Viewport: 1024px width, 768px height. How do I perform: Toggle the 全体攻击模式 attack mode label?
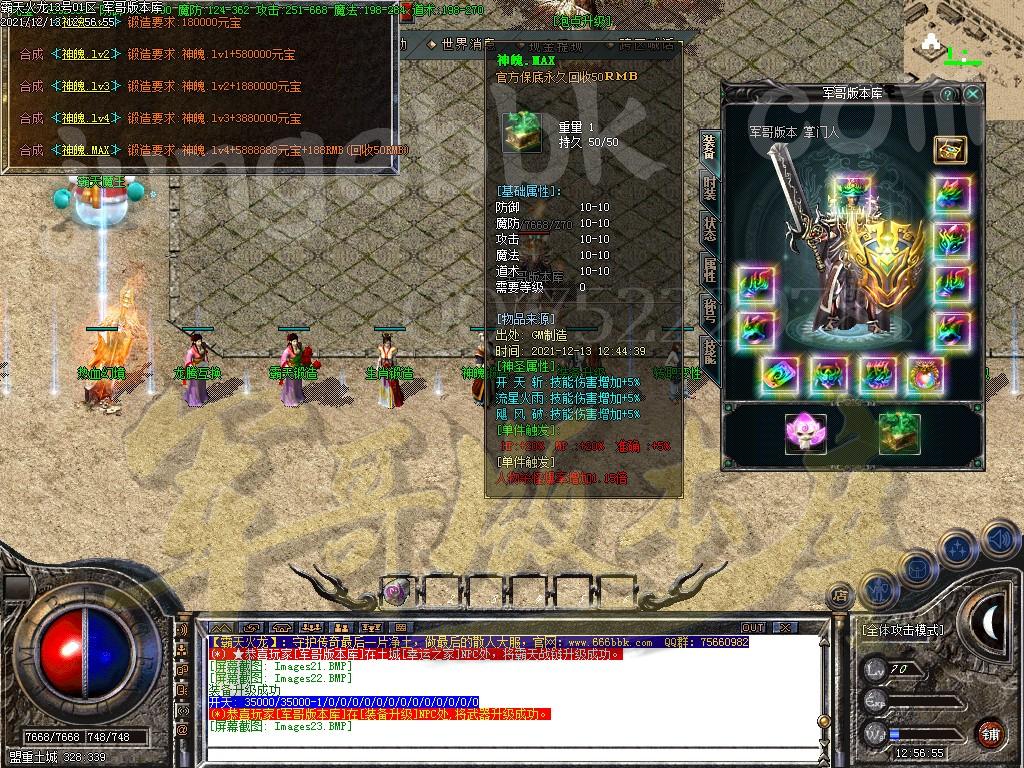tap(902, 630)
